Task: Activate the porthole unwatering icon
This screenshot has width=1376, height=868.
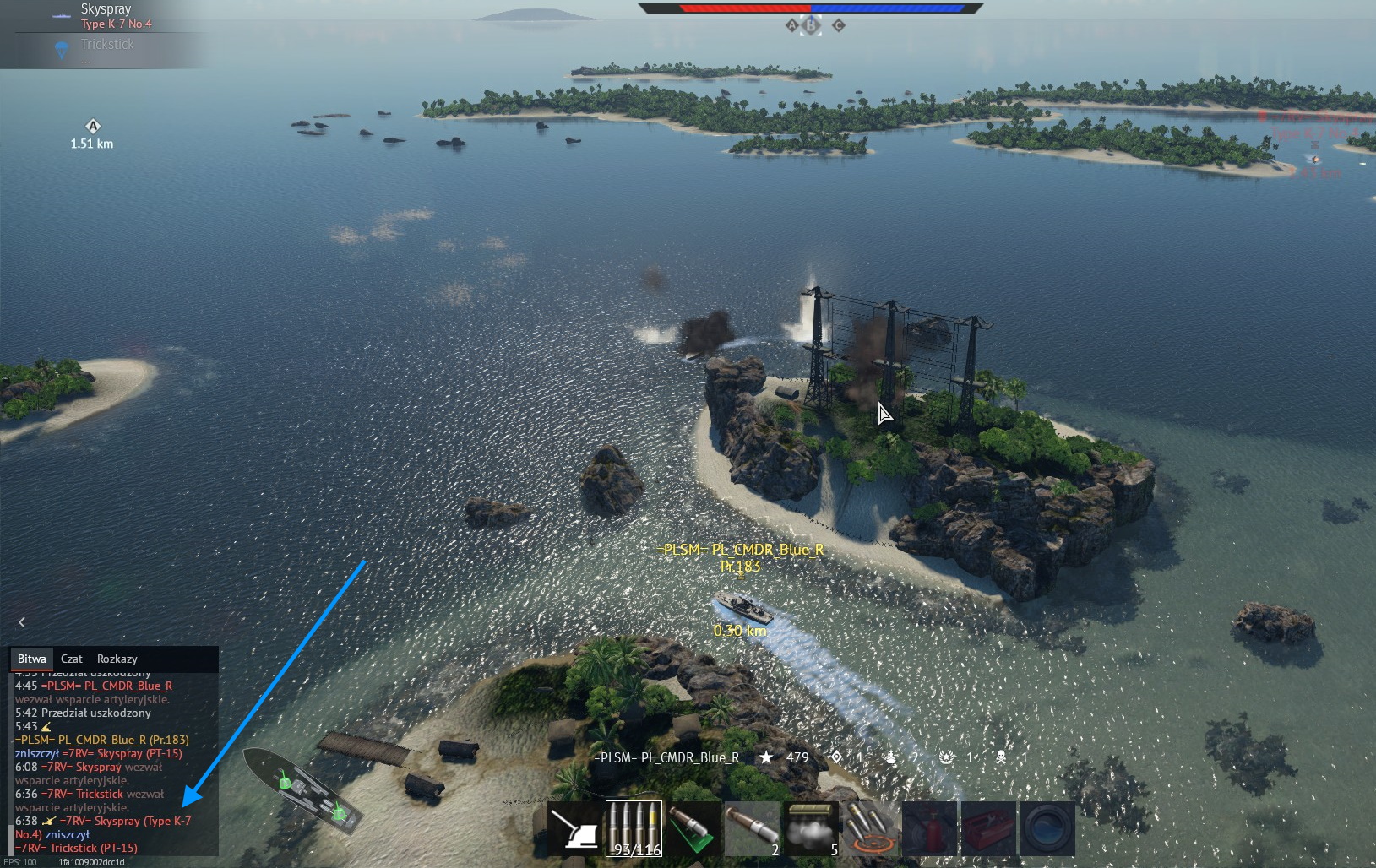Action: [x=1047, y=829]
